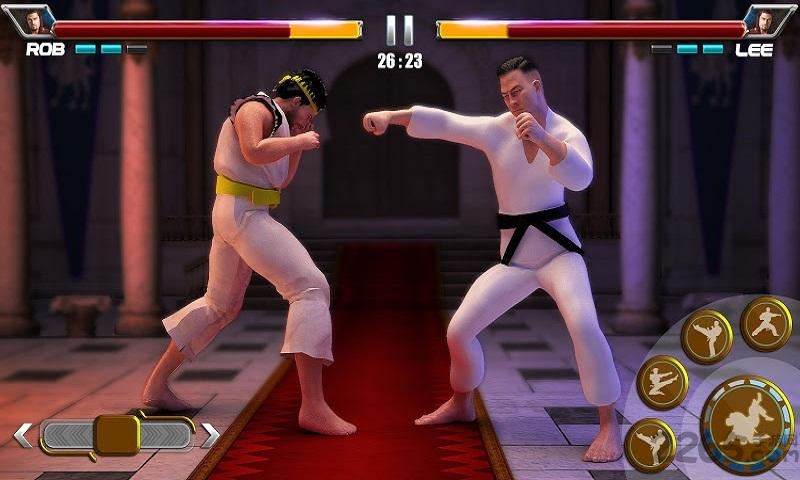Perform the flying kick attack
The width and height of the screenshot is (800, 480).
point(662,383)
